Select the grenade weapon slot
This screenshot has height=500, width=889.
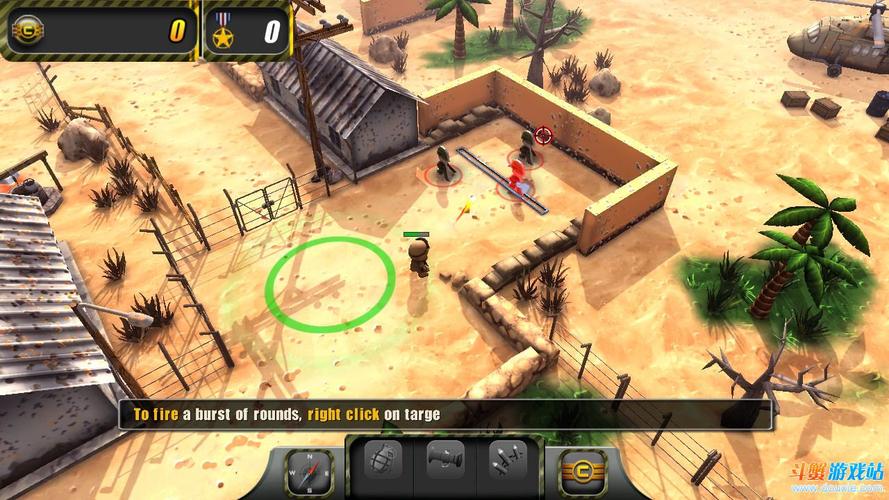(x=384, y=461)
